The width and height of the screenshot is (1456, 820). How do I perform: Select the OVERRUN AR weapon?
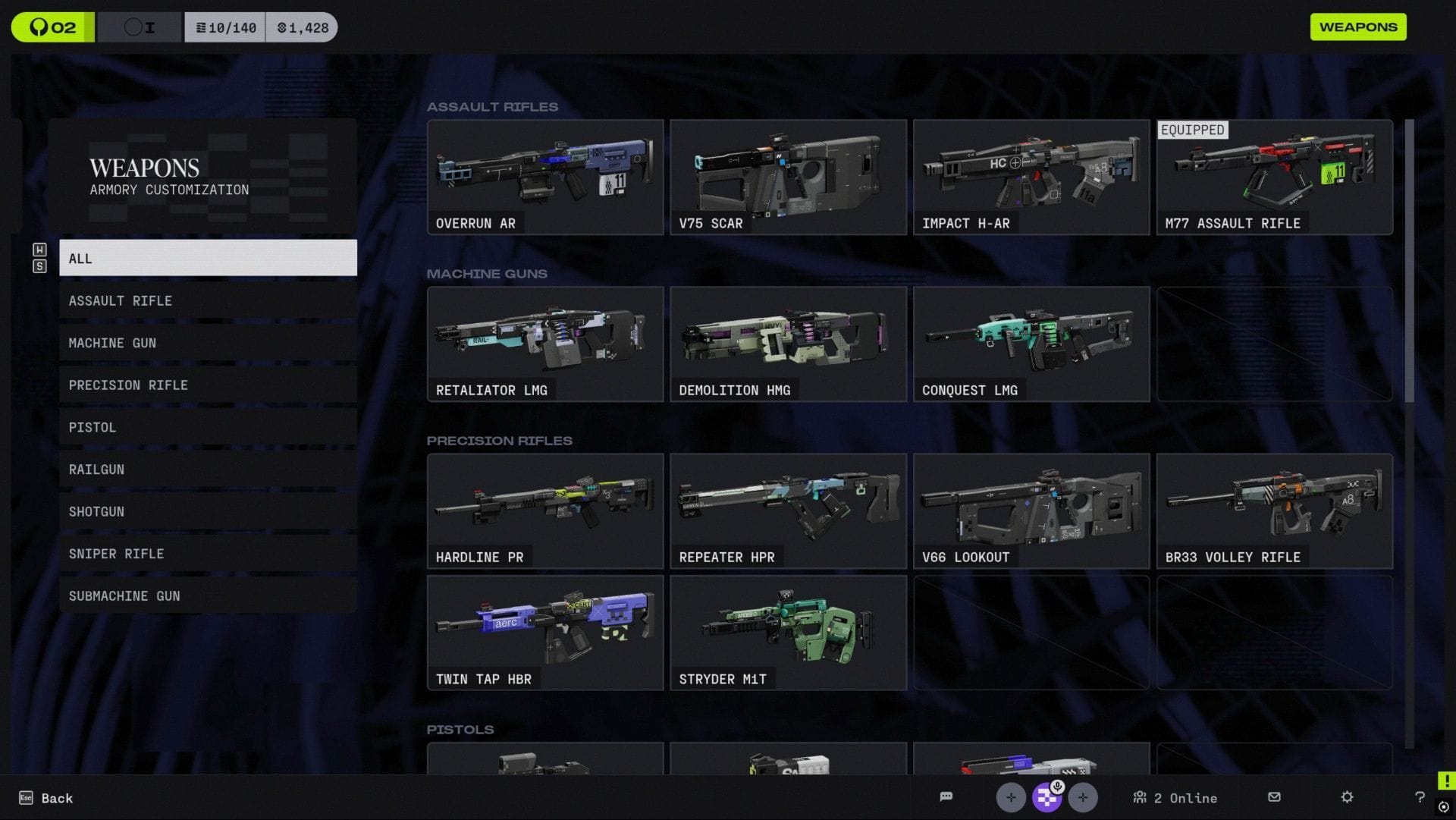coord(545,176)
